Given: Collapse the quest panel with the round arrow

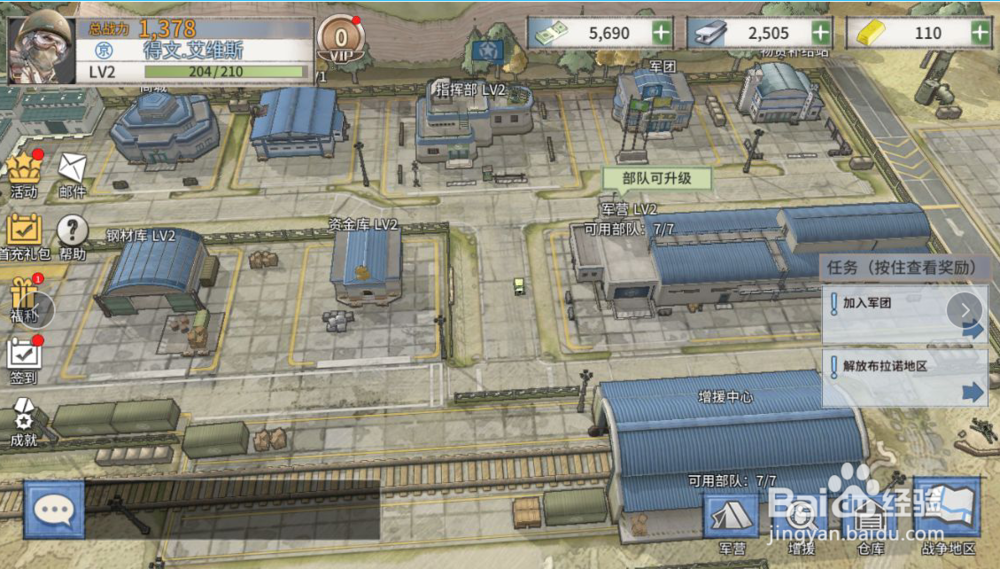Looking at the screenshot, I should point(966,310).
